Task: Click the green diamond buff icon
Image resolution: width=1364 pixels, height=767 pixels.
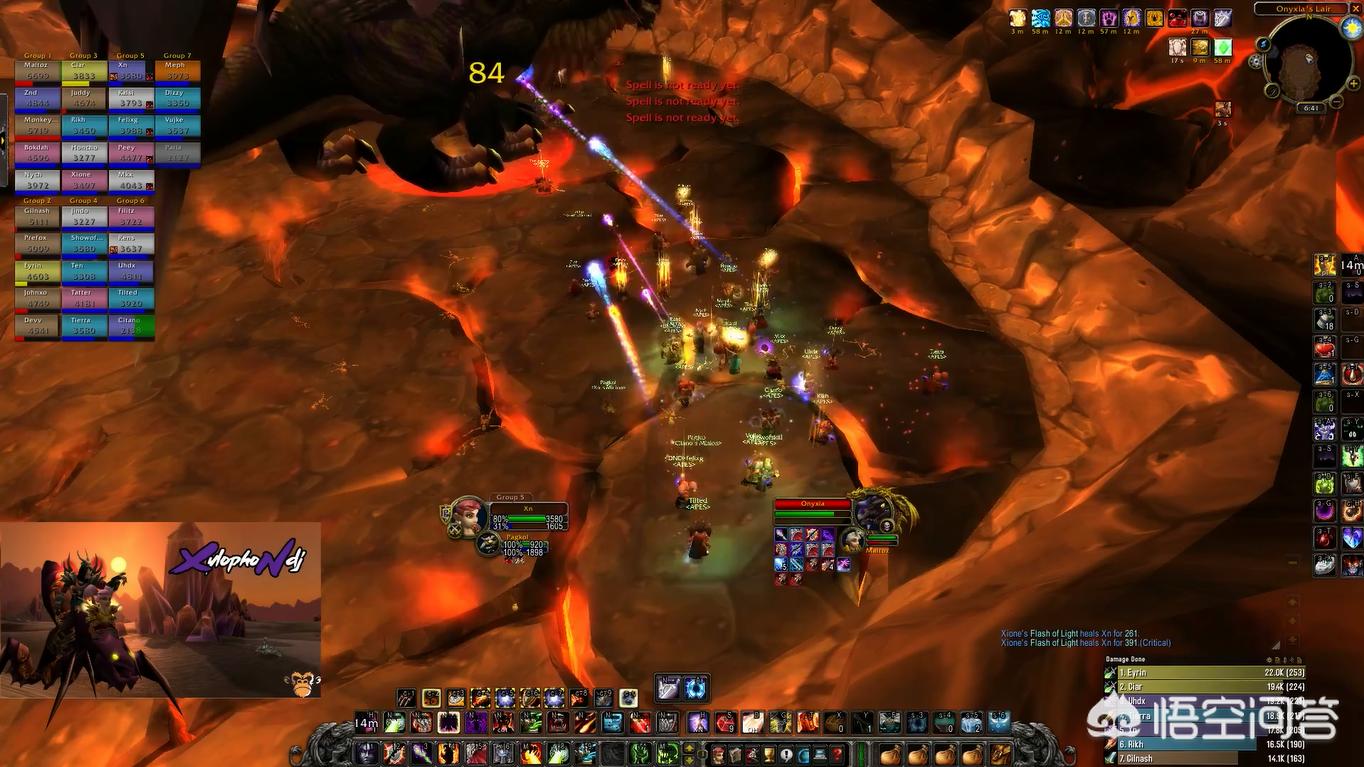Action: (1222, 47)
